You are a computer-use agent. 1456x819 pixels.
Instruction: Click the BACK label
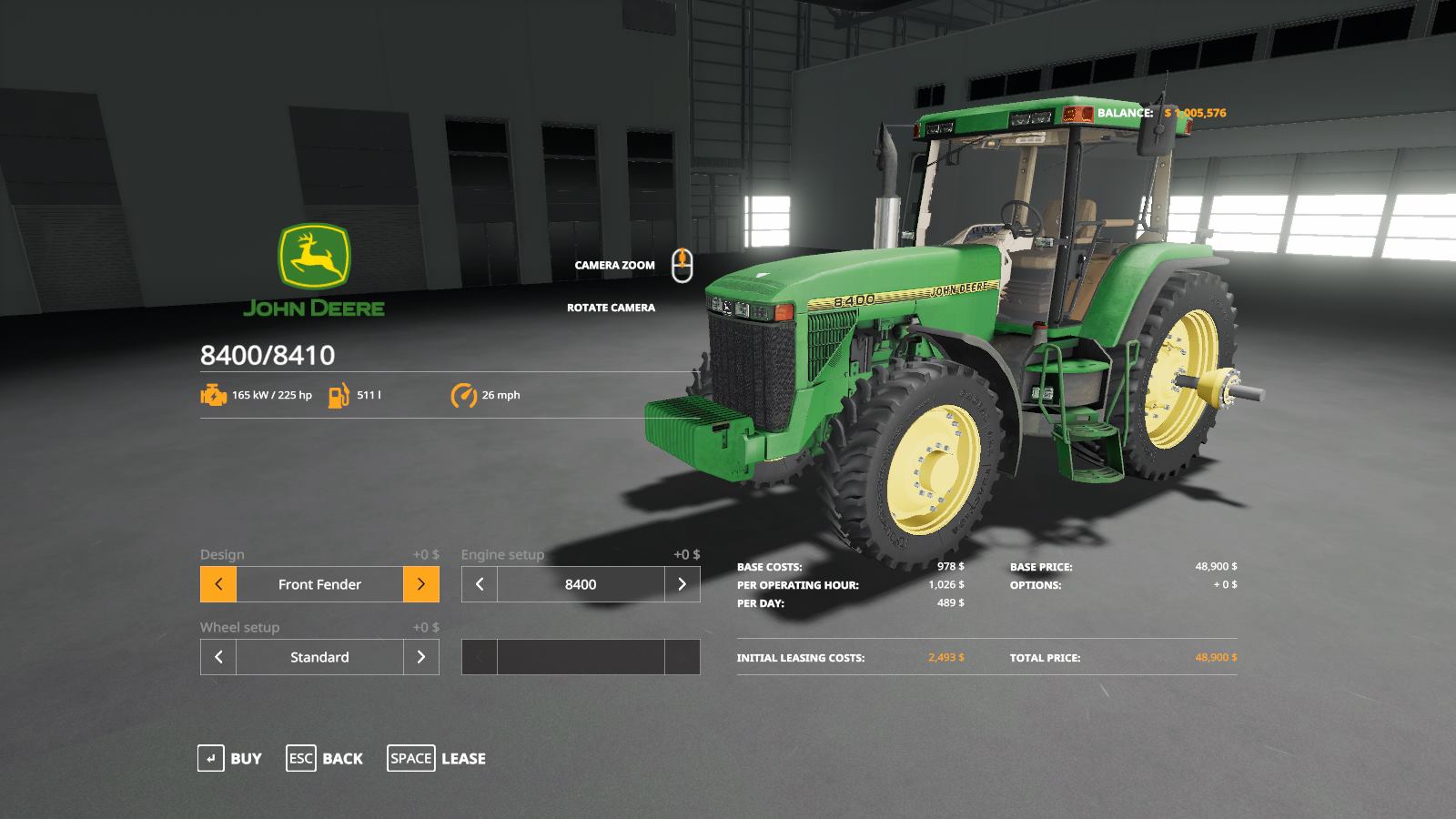pyautogui.click(x=341, y=758)
